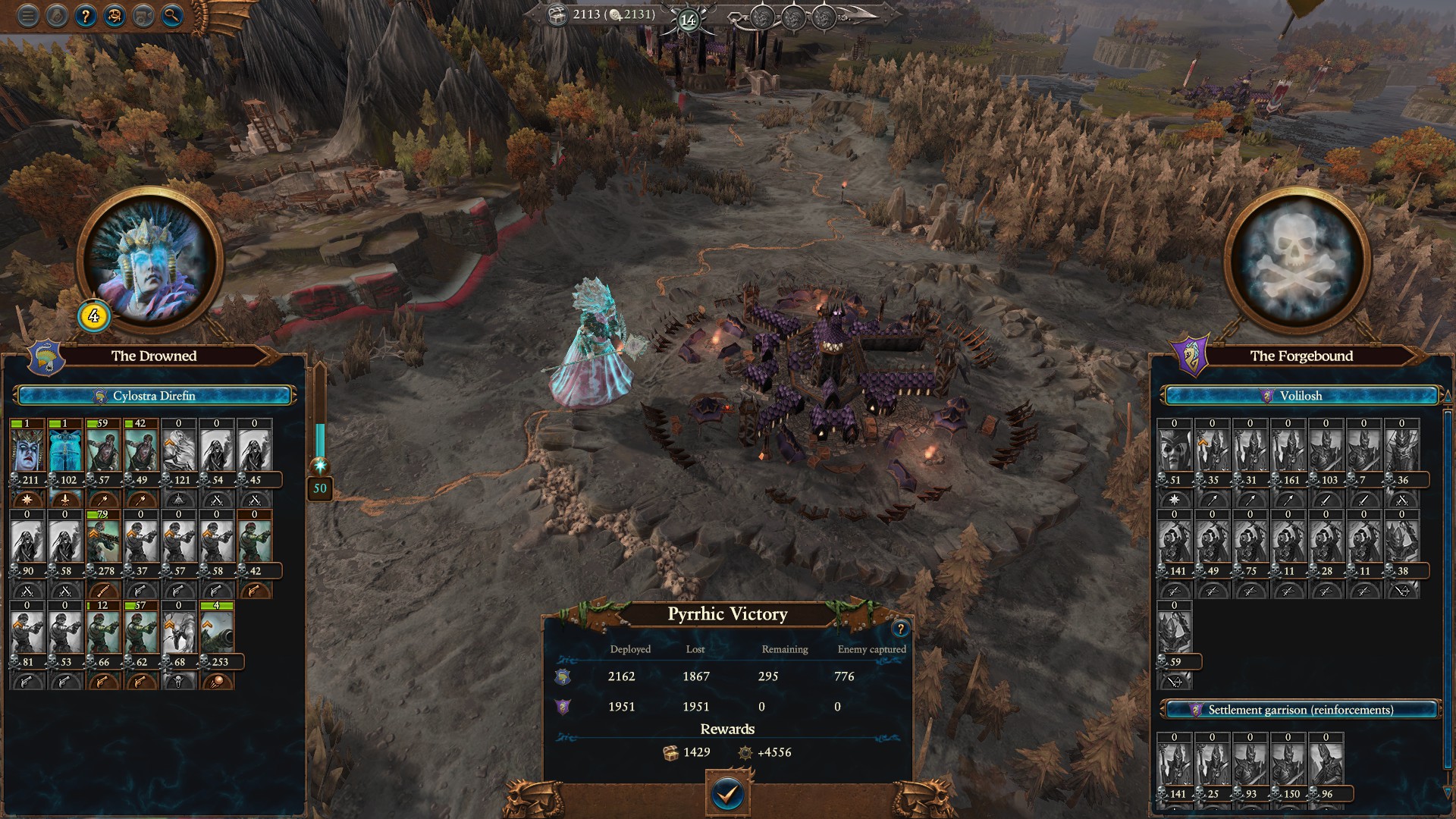Image resolution: width=1456 pixels, height=819 pixels.
Task: Select the unit card with 278 kills
Action: tap(104, 543)
